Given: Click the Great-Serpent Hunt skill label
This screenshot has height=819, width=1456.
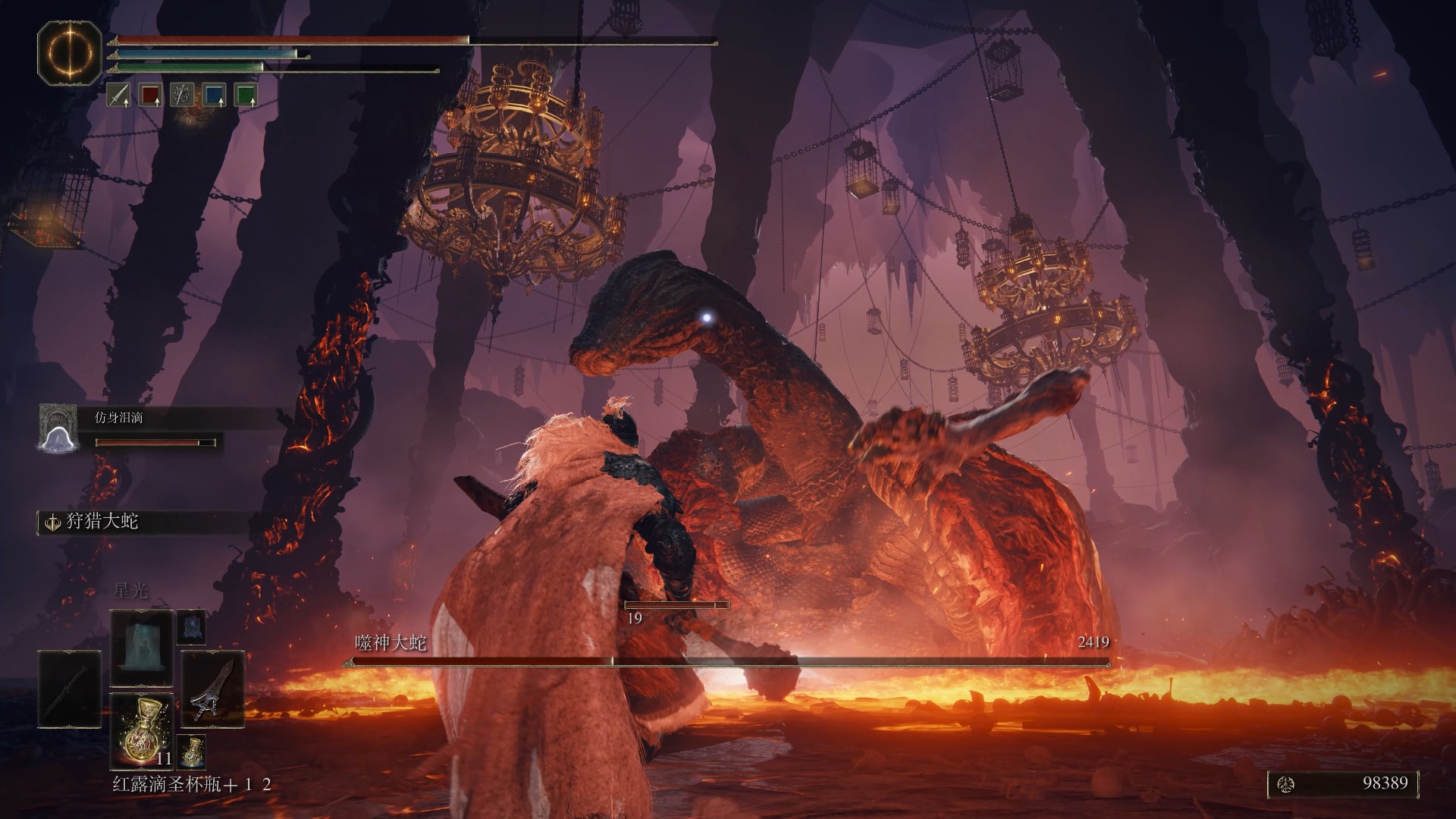Looking at the screenshot, I should [102, 522].
